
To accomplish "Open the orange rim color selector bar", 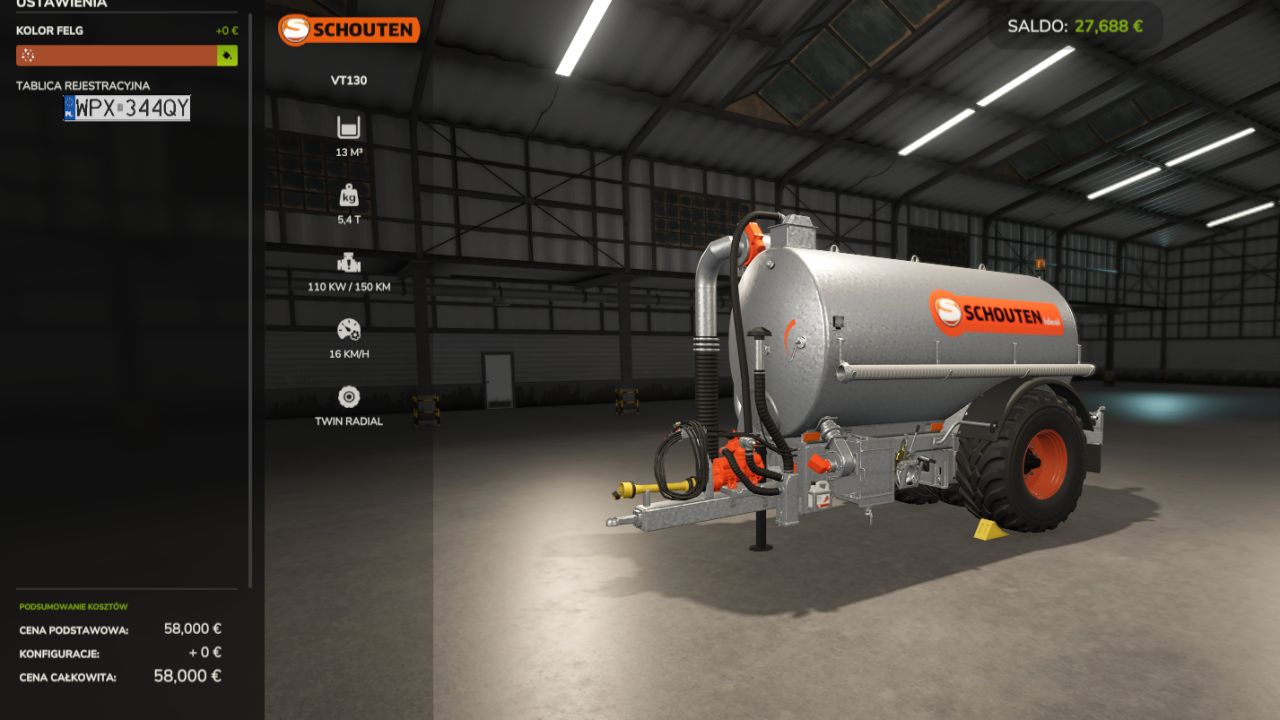I will click(116, 56).
